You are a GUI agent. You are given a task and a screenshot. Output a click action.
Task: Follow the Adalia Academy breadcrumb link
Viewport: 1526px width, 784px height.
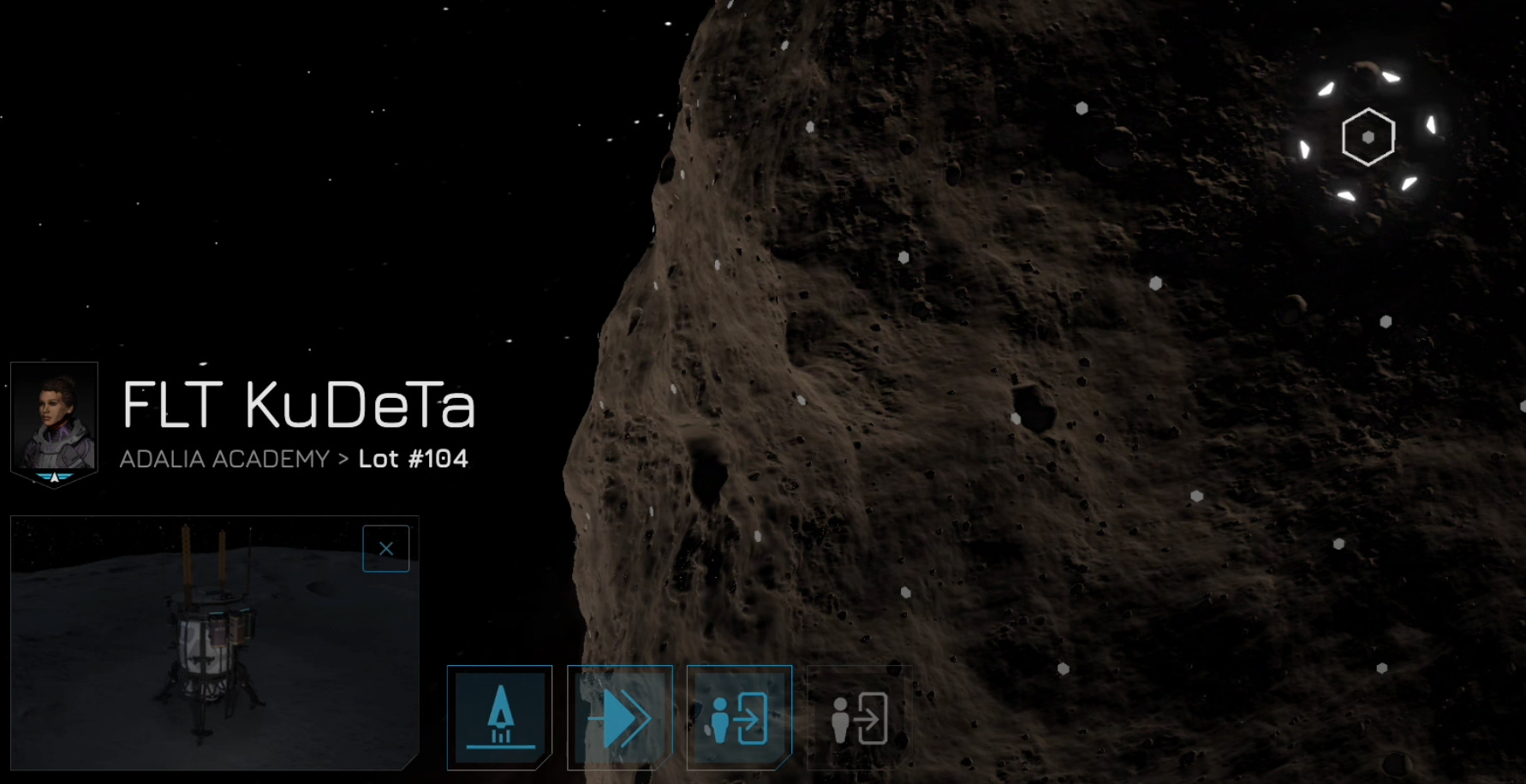[224, 460]
